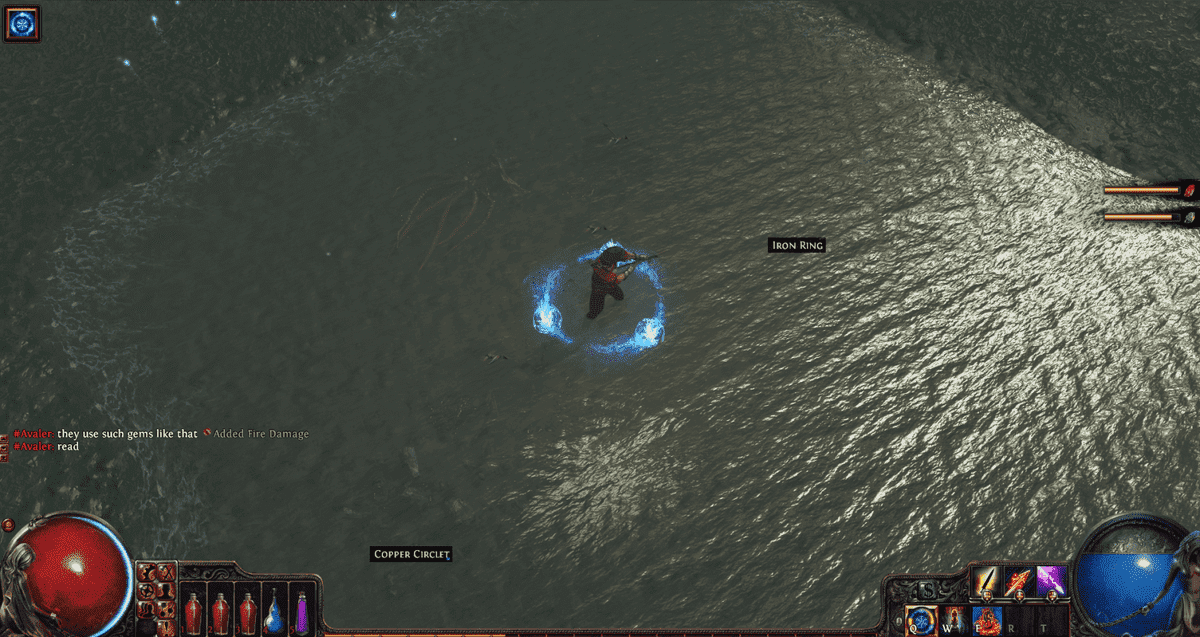Use the red life flask numbered 3
The width and height of the screenshot is (1200, 637).
247,611
